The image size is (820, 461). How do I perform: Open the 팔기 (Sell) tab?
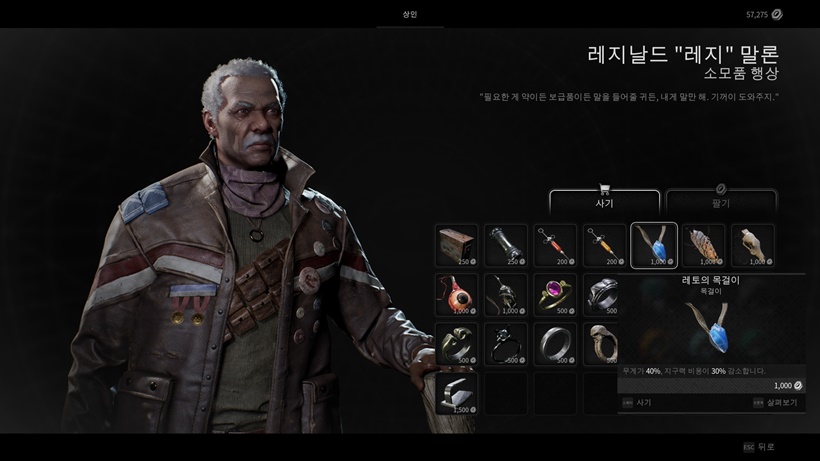coord(720,201)
